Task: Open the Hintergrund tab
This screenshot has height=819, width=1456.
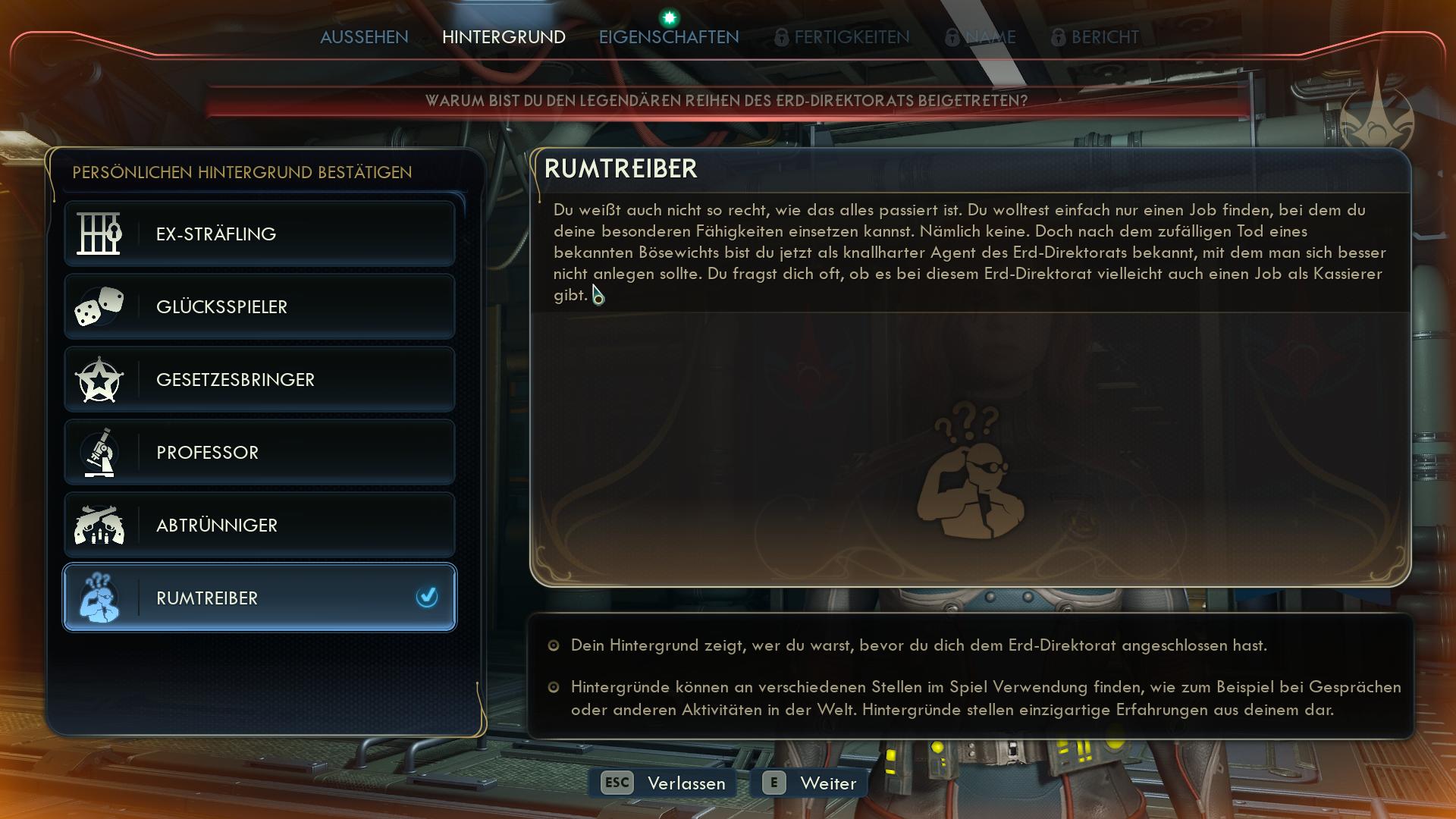Action: coord(504,37)
